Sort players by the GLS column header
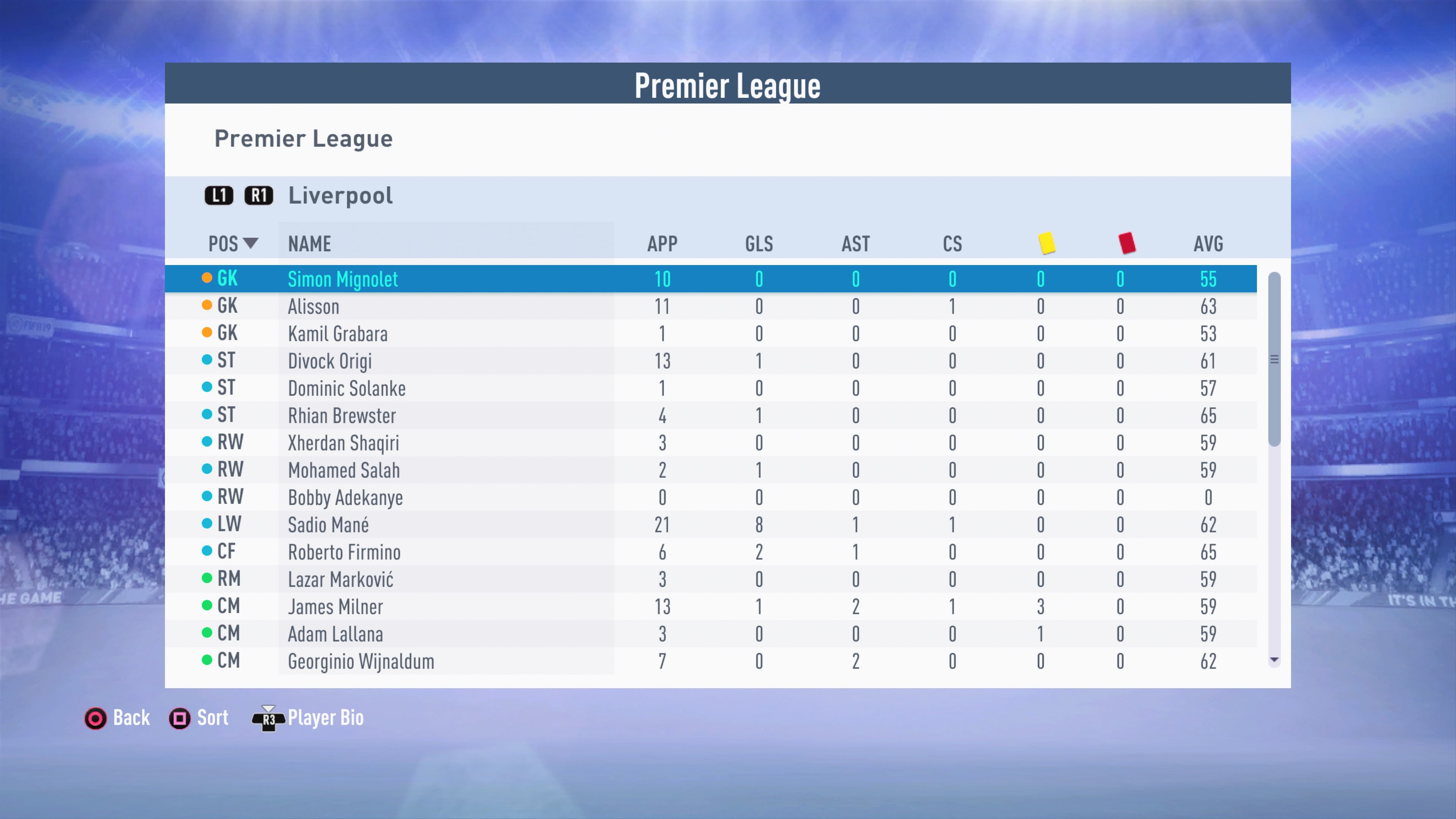The width and height of the screenshot is (1456, 819). 758,243
